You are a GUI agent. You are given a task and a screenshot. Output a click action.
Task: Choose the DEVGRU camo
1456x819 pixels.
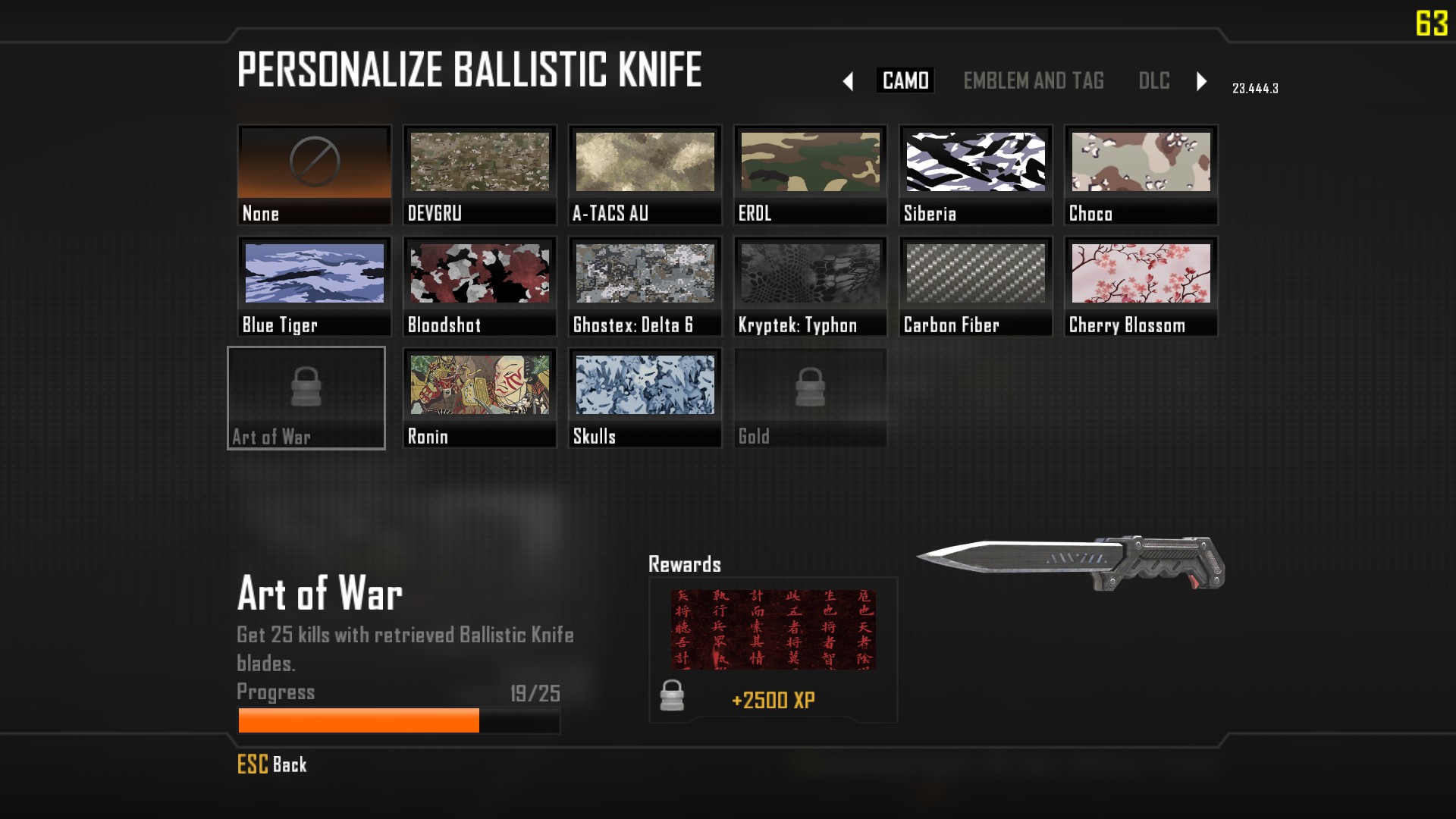(479, 174)
